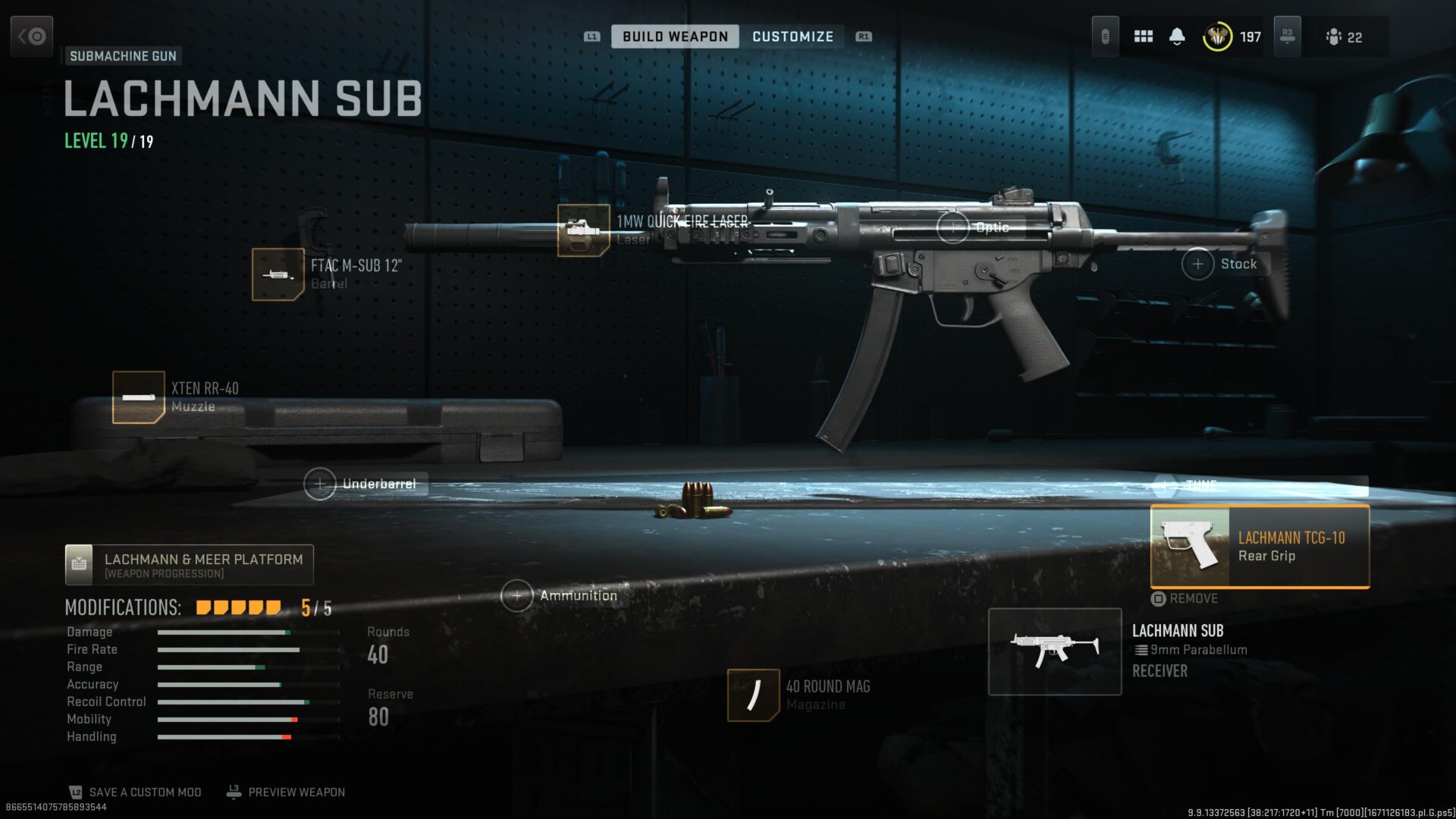Tune the rear grip attachment
The image size is (1456, 819).
(x=1200, y=485)
